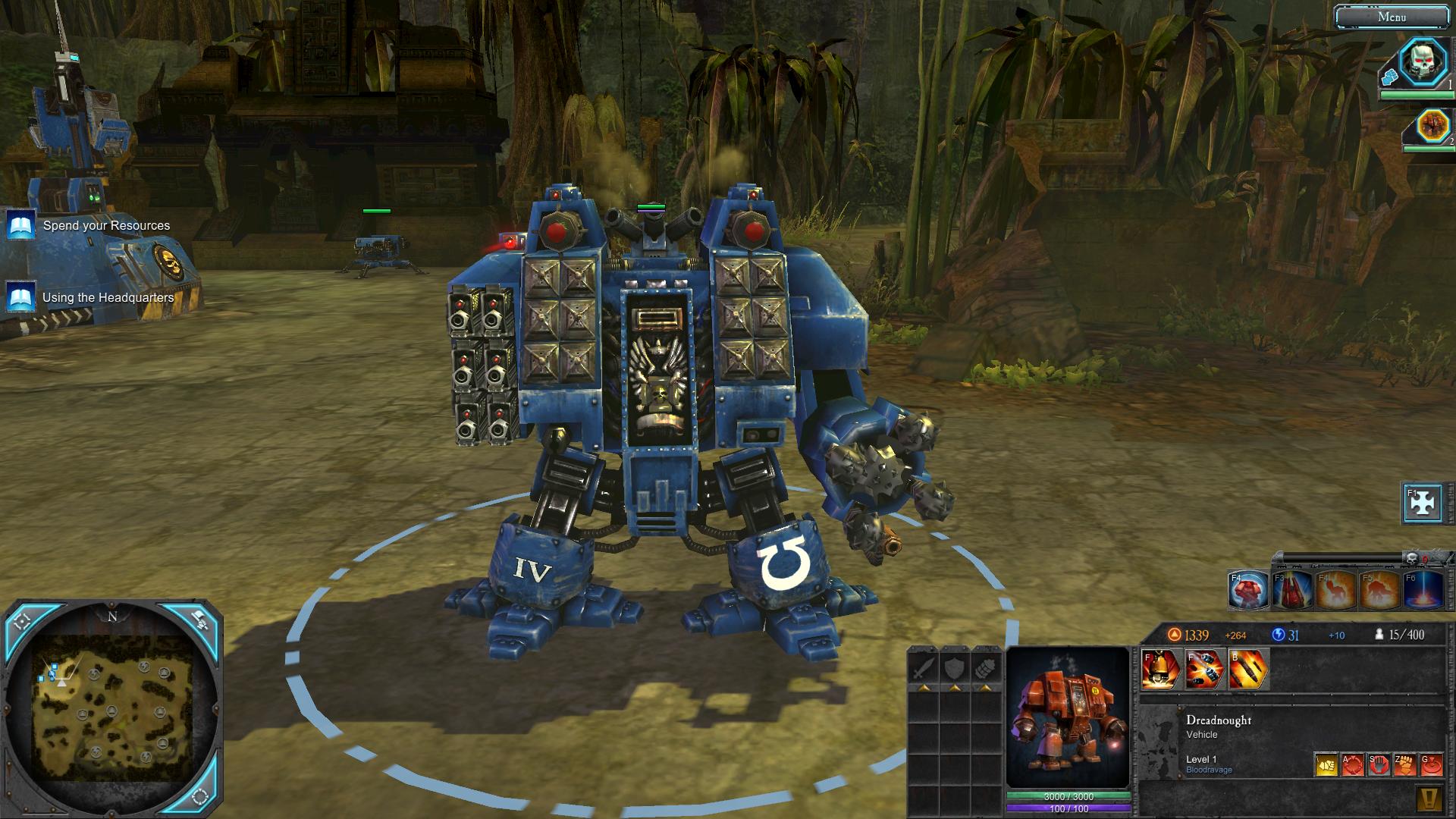
Task: Click the minimap's circular arrows button
Action: point(200,796)
